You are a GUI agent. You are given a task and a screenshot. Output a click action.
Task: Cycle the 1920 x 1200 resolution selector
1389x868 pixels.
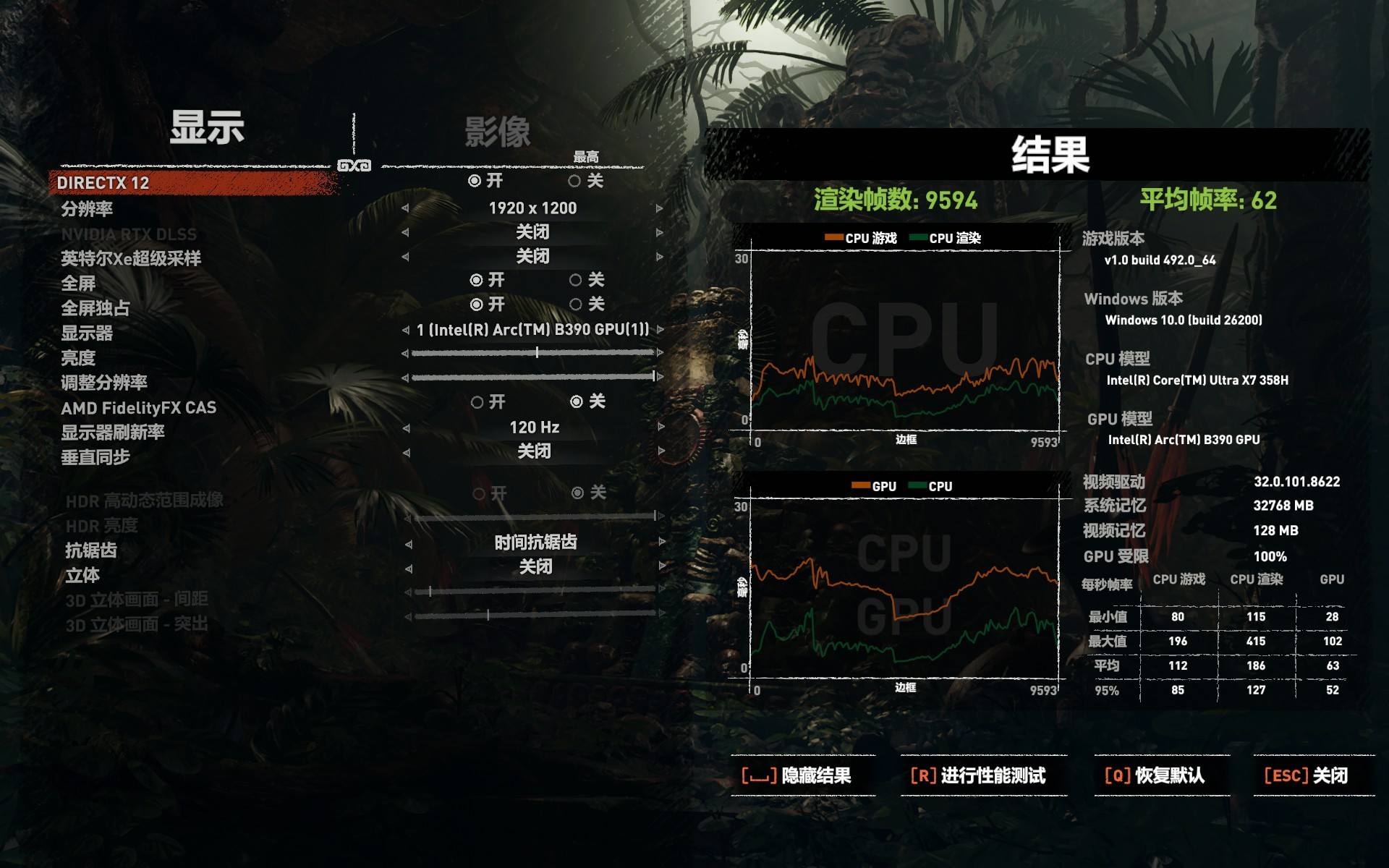tap(532, 209)
